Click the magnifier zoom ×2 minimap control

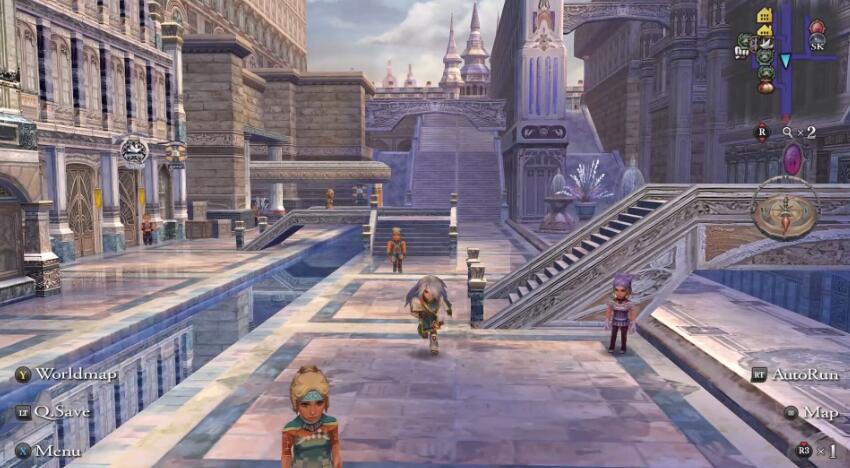click(x=799, y=131)
